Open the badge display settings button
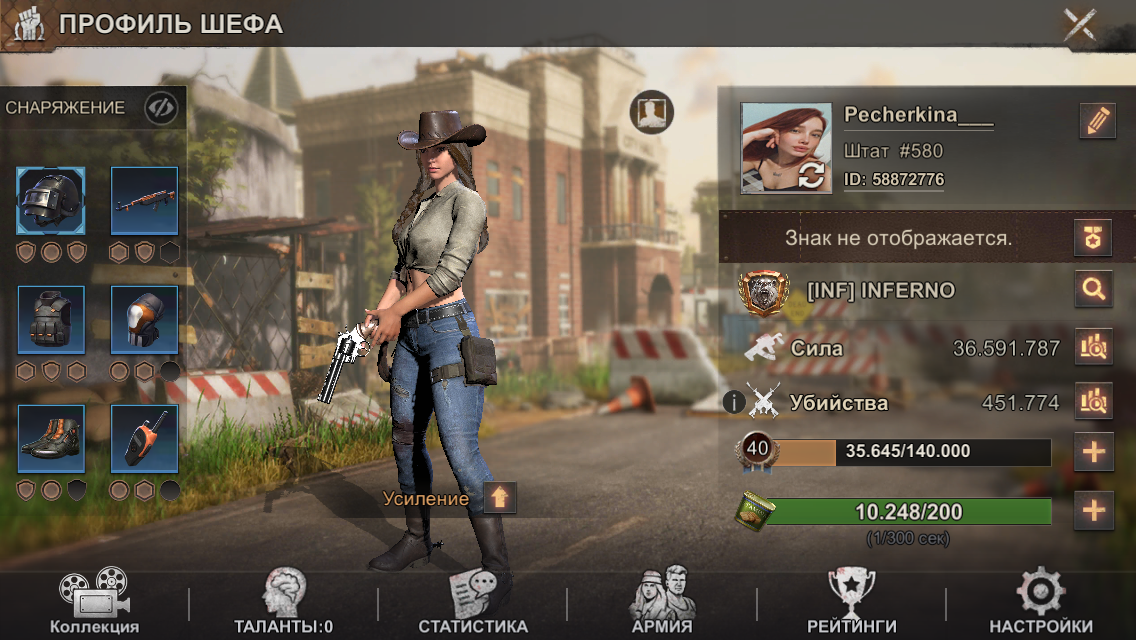The image size is (1136, 640). pyautogui.click(x=1093, y=237)
